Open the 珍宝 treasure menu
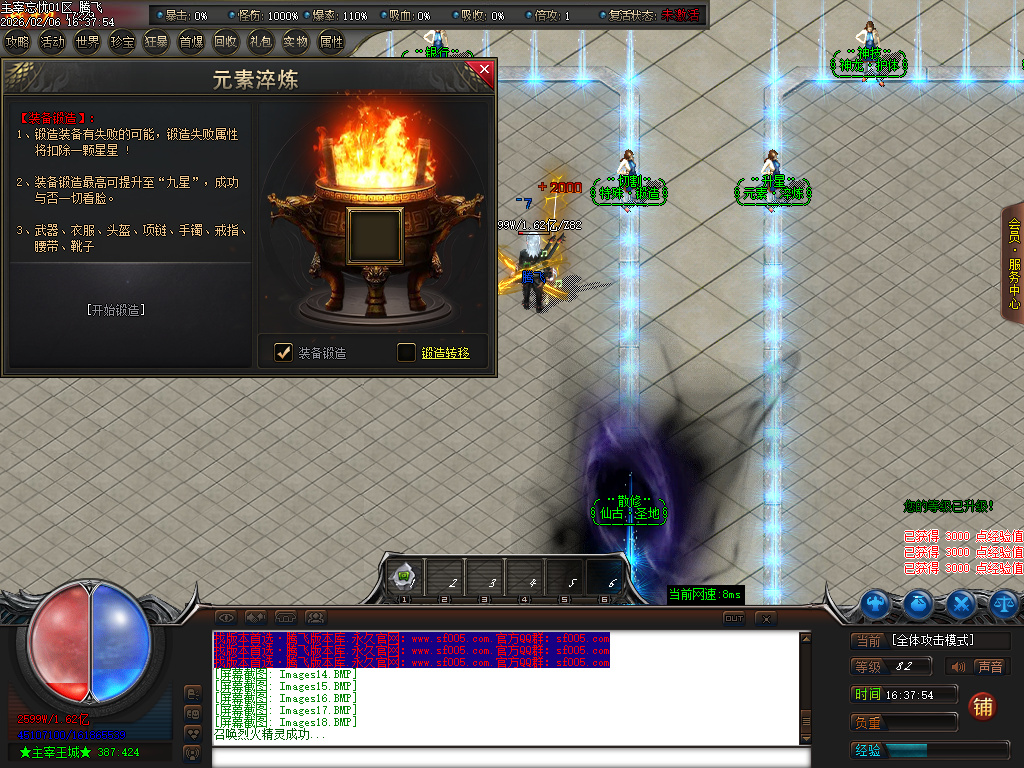Image resolution: width=1024 pixels, height=768 pixels. (x=122, y=42)
